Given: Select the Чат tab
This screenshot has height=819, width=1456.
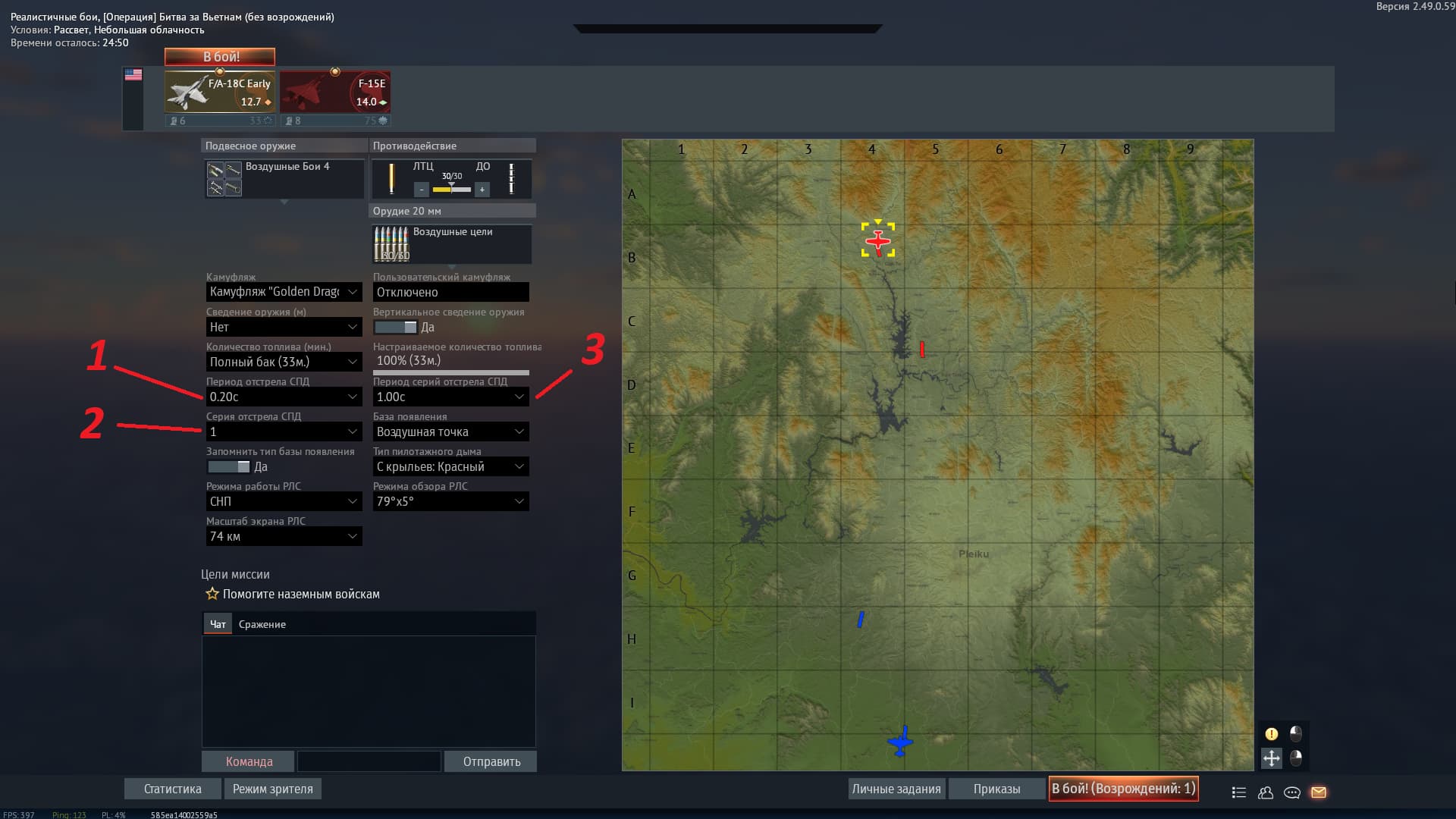Looking at the screenshot, I should [x=218, y=623].
